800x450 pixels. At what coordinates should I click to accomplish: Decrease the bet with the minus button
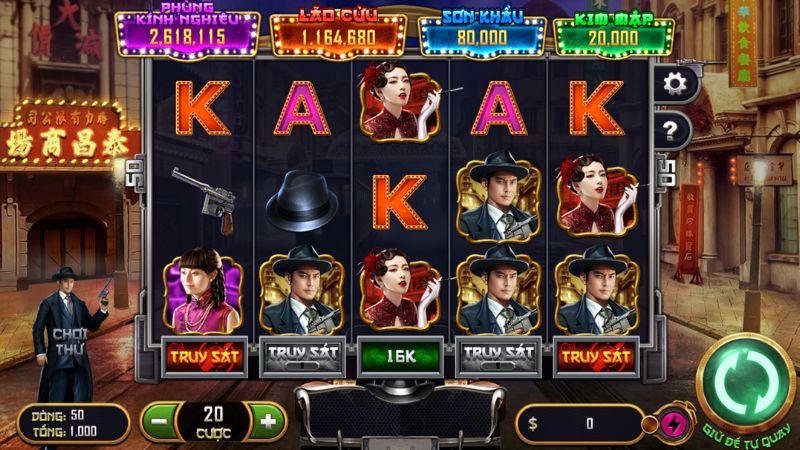[x=160, y=421]
